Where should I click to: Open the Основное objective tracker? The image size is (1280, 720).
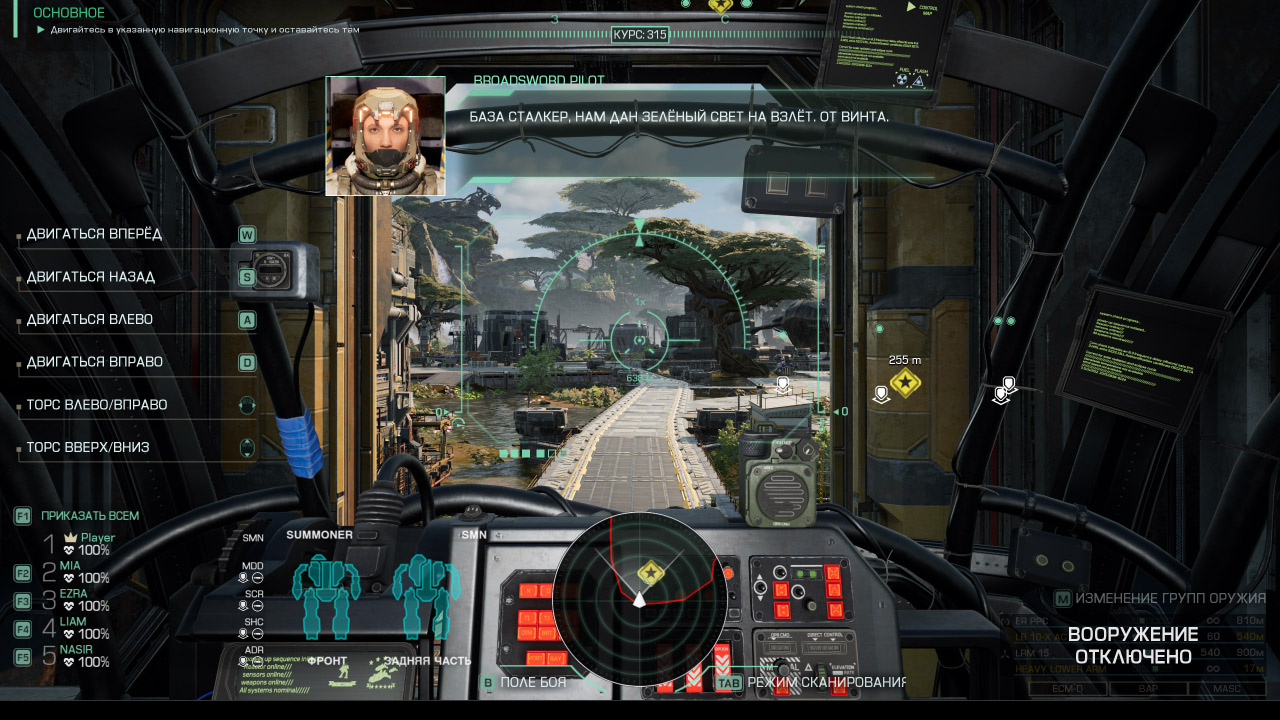(69, 13)
